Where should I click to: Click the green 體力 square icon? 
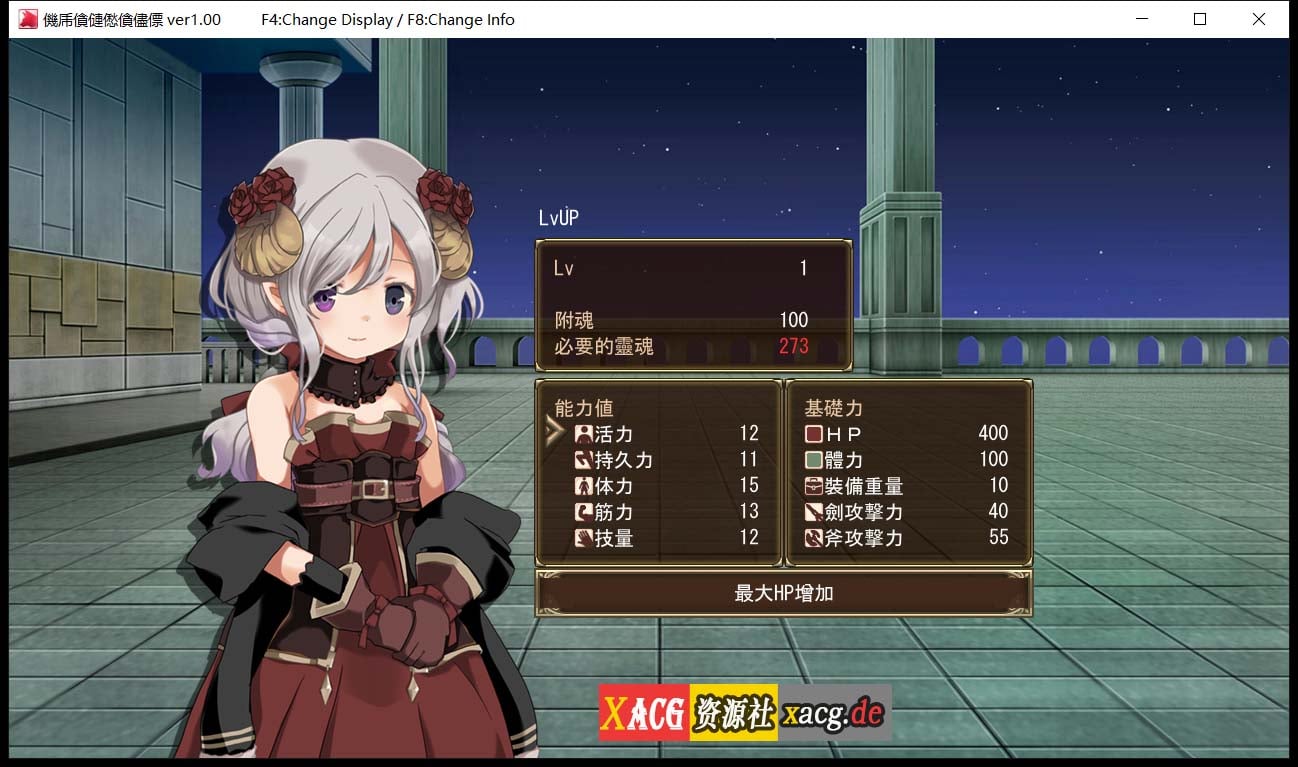click(812, 460)
